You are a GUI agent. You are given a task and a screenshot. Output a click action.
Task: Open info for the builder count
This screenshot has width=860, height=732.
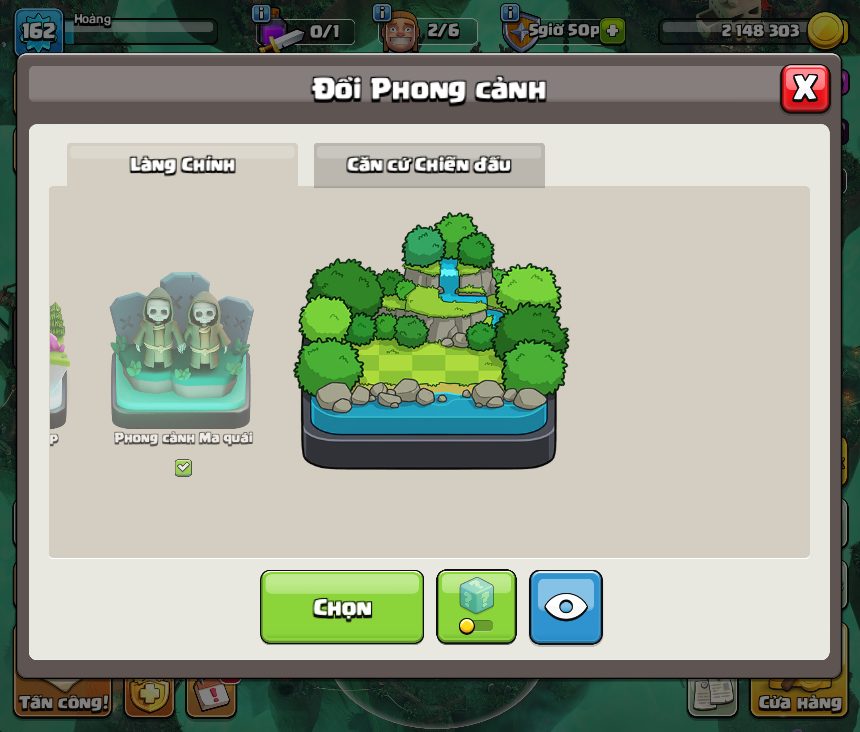point(381,13)
